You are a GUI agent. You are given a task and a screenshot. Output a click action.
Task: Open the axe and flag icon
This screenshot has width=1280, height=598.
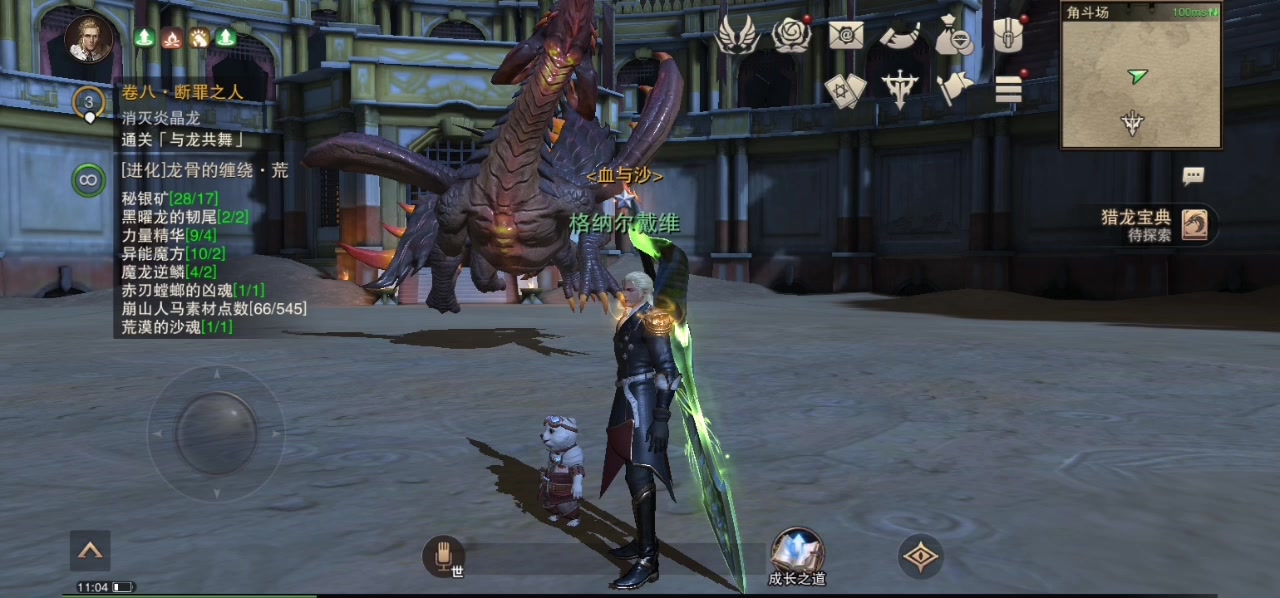coord(954,89)
